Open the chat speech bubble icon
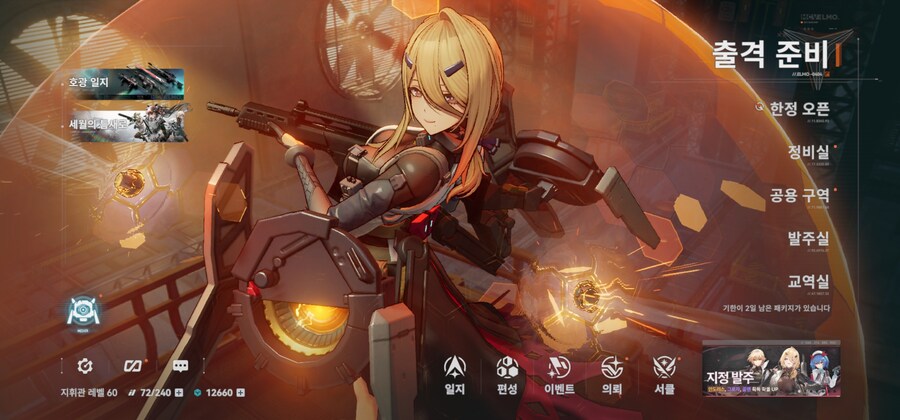This screenshot has width=900, height=420. click(181, 365)
